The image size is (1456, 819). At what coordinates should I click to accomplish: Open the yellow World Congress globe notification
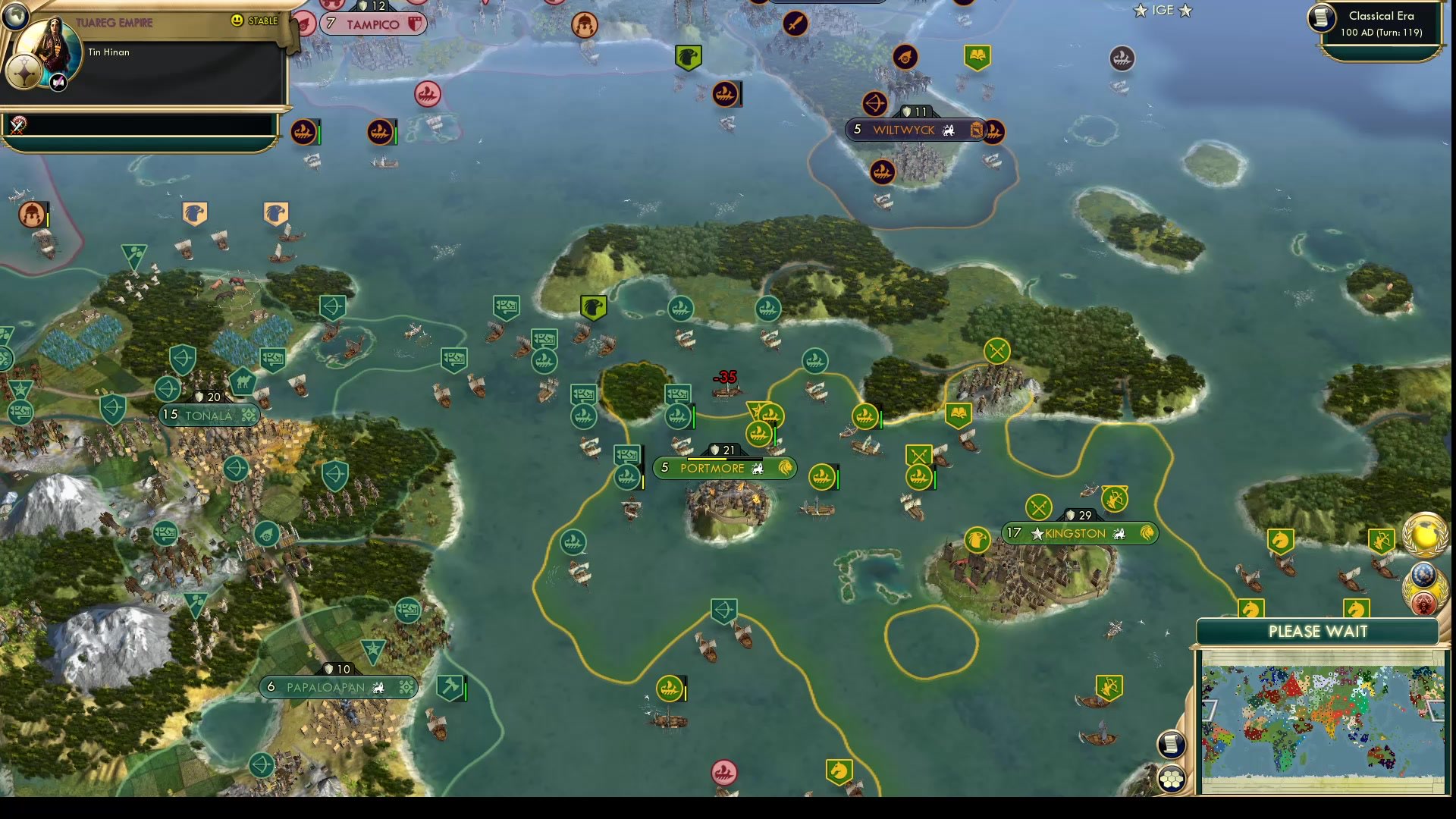coord(1426,538)
